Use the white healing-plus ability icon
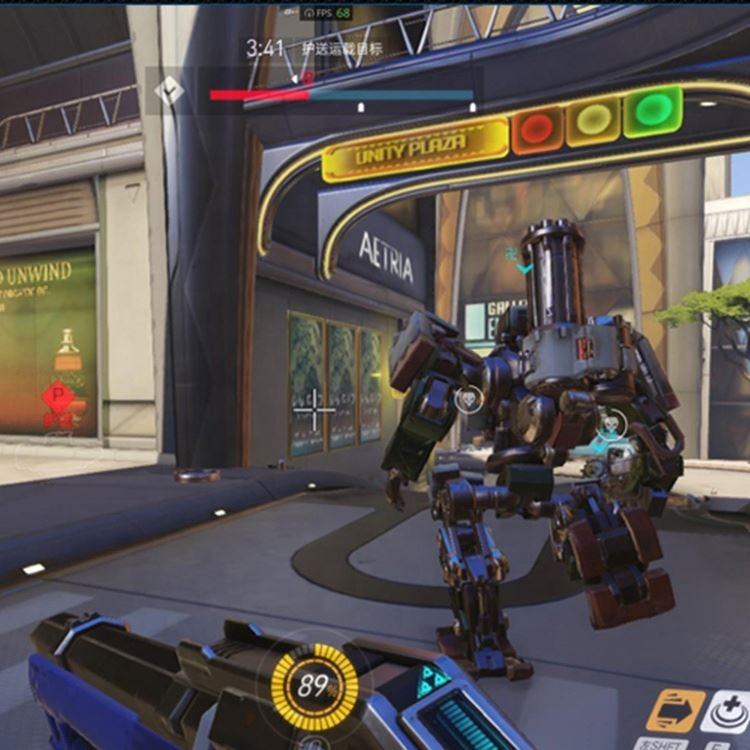Image resolution: width=750 pixels, height=750 pixels. click(x=726, y=711)
